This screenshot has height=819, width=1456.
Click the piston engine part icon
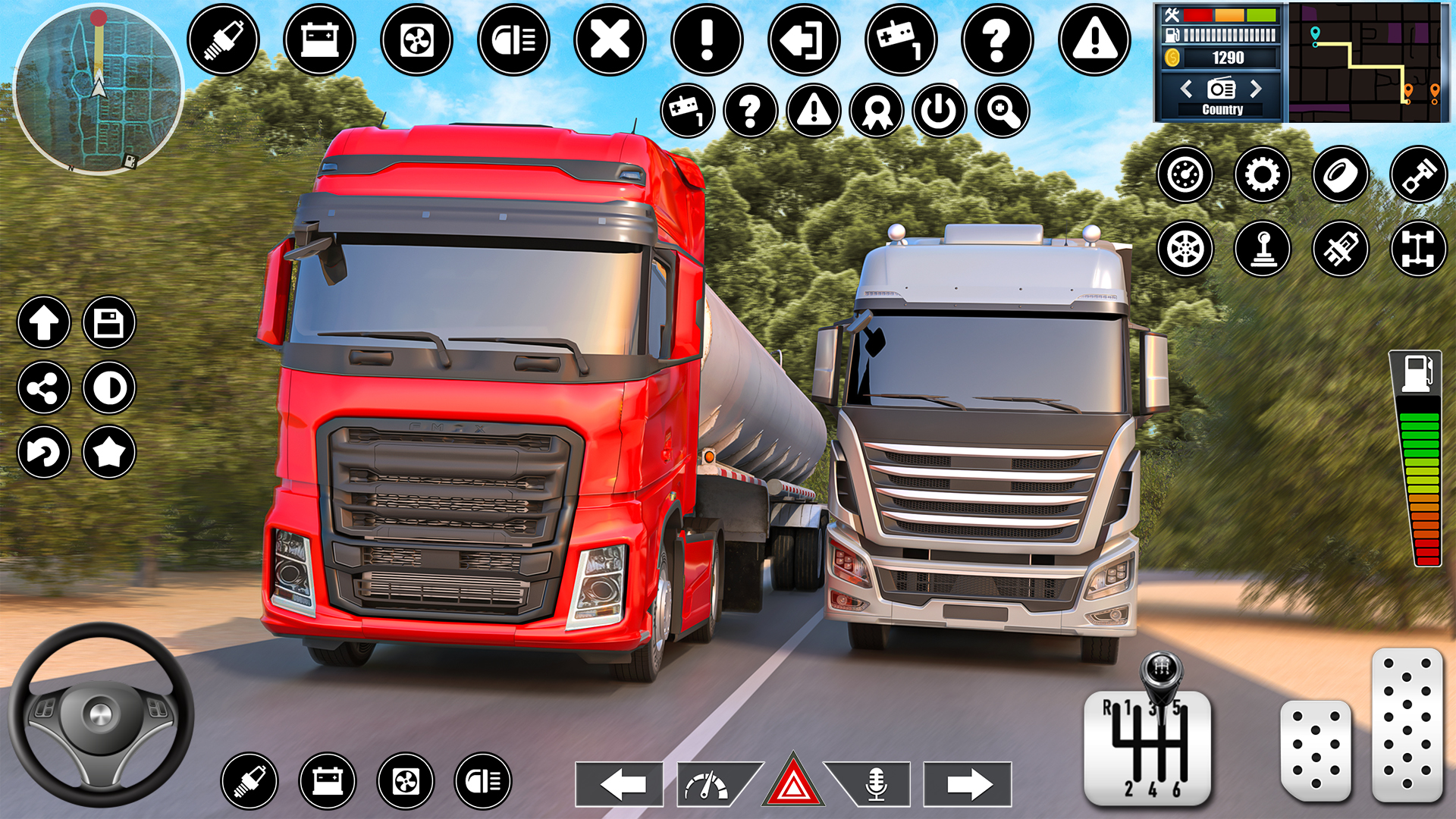(x=1418, y=174)
